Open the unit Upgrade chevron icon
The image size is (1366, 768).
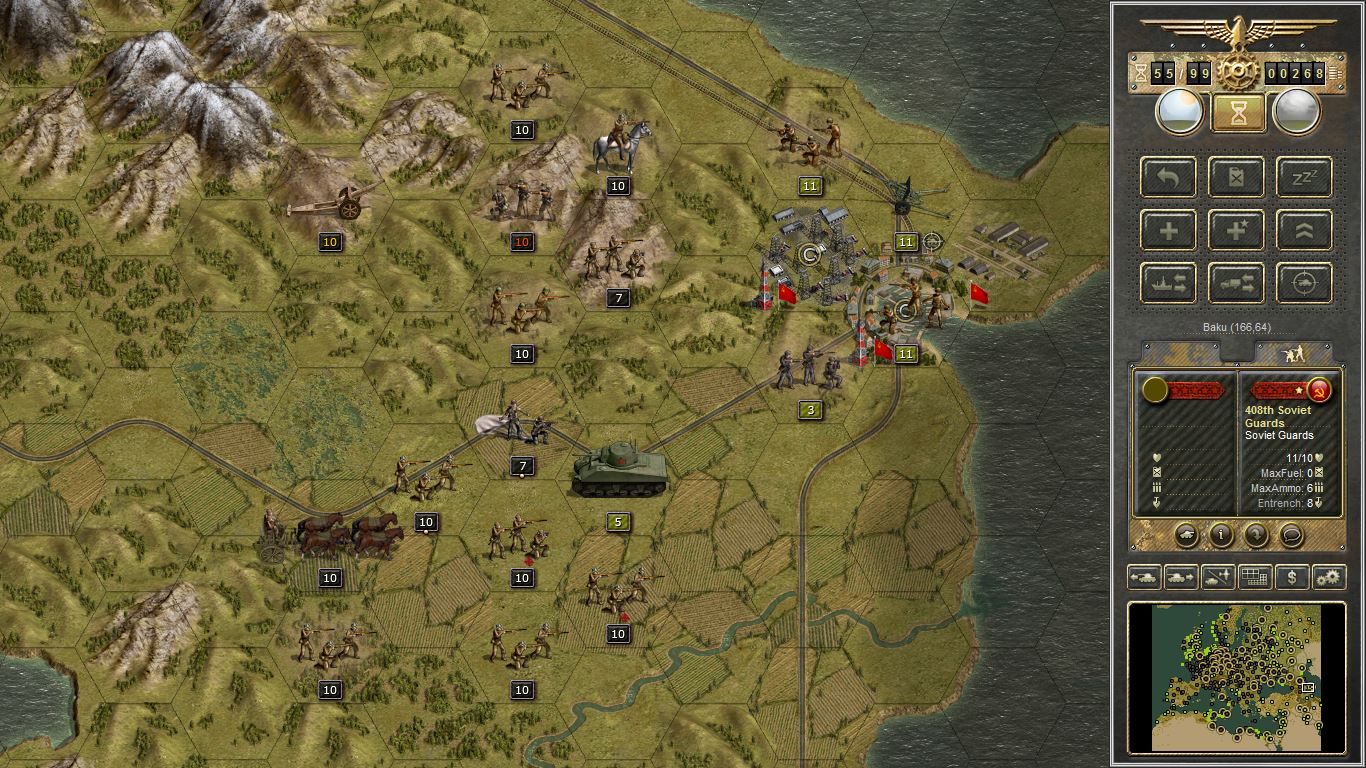coord(1304,230)
